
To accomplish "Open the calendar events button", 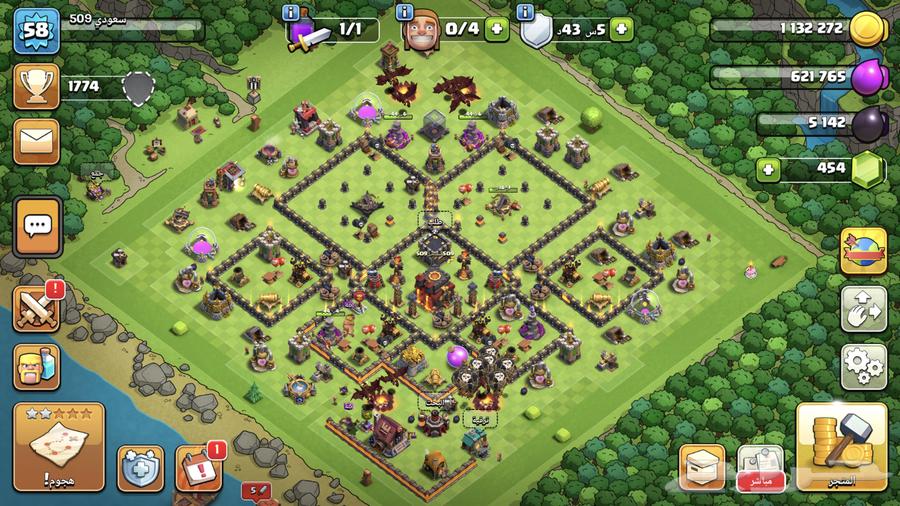I will [x=197, y=467].
